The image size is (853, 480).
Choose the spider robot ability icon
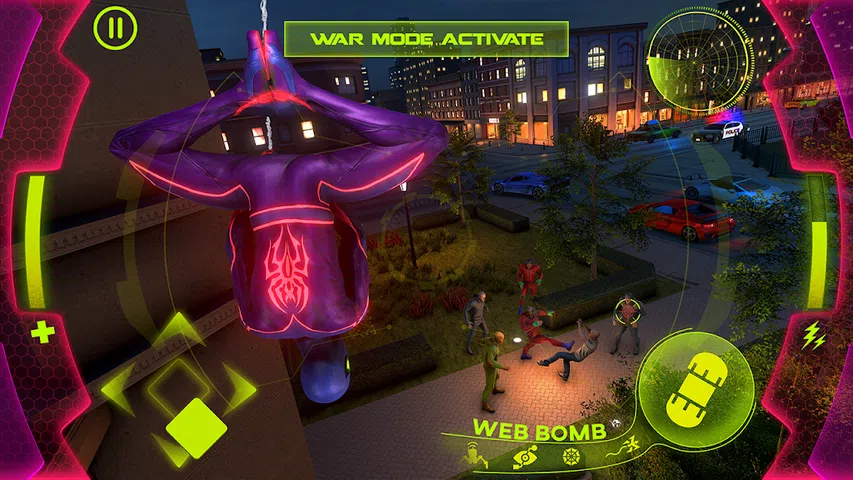click(475, 458)
